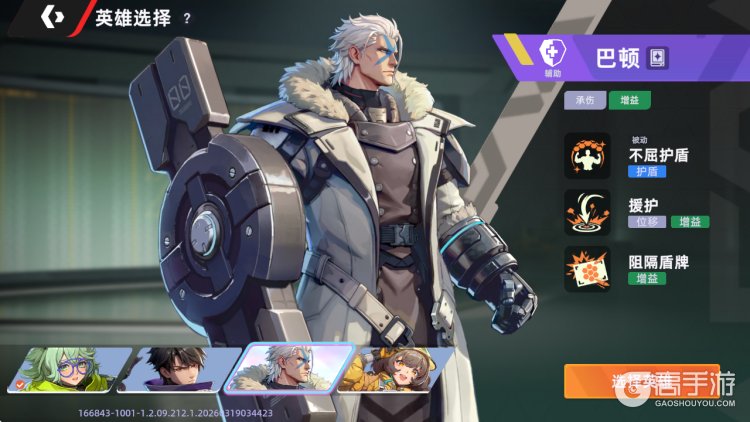Click the 辅助 support class shield icon

551,53
